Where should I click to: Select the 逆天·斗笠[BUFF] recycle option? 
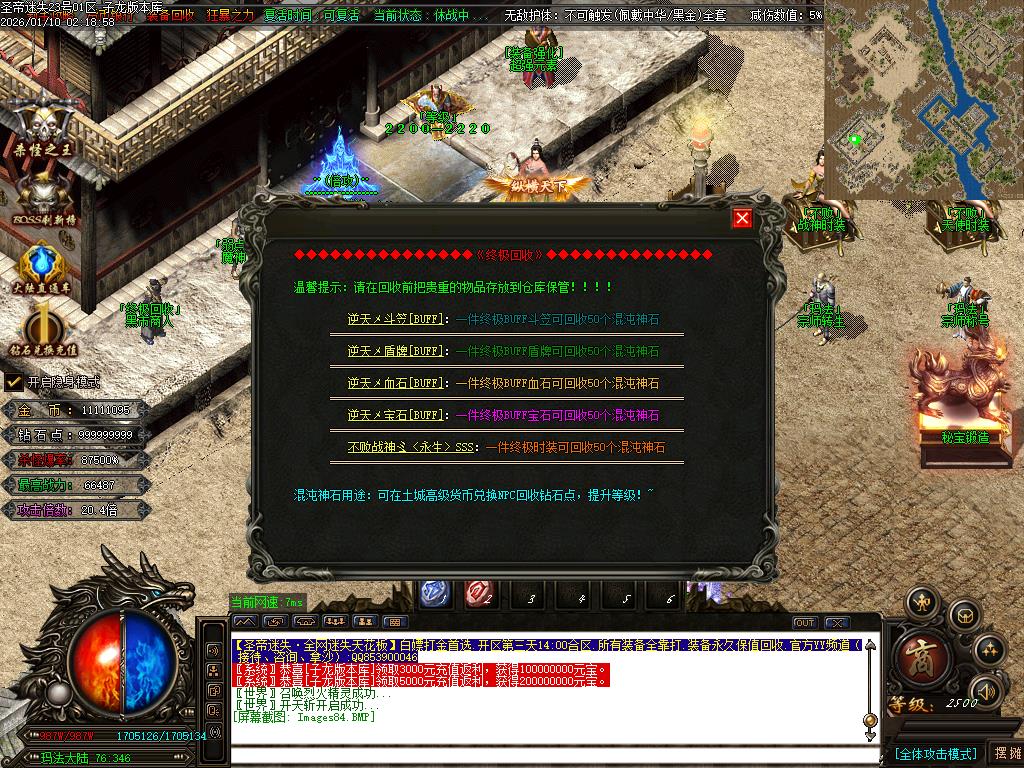395,320
